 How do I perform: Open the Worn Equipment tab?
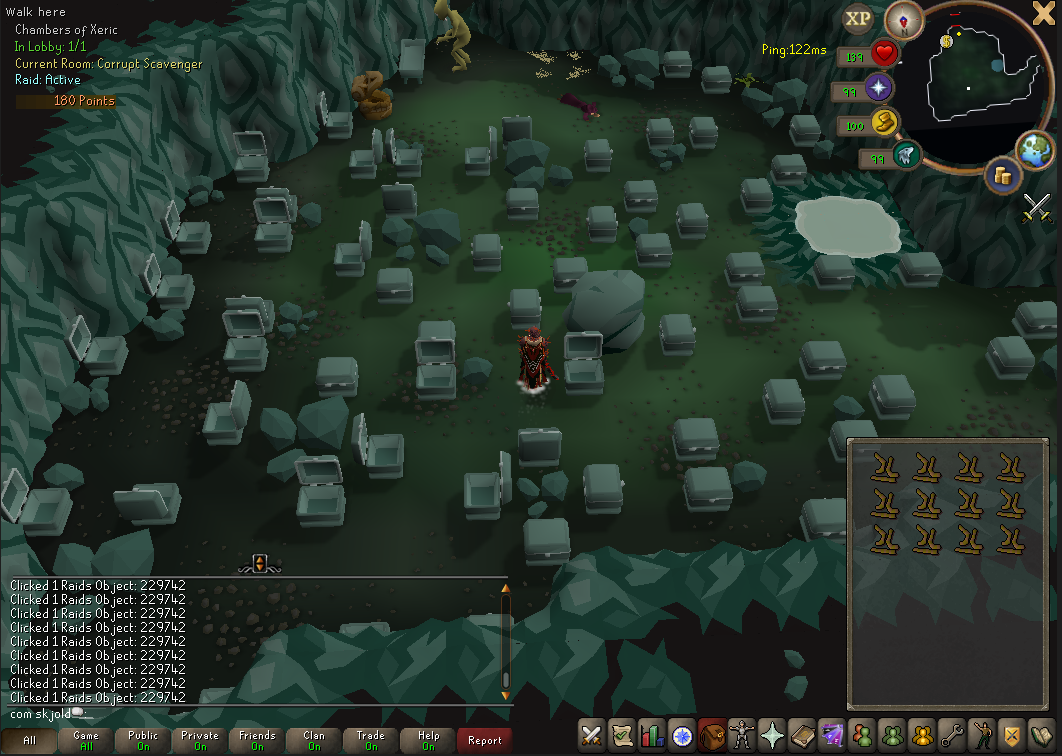click(742, 735)
